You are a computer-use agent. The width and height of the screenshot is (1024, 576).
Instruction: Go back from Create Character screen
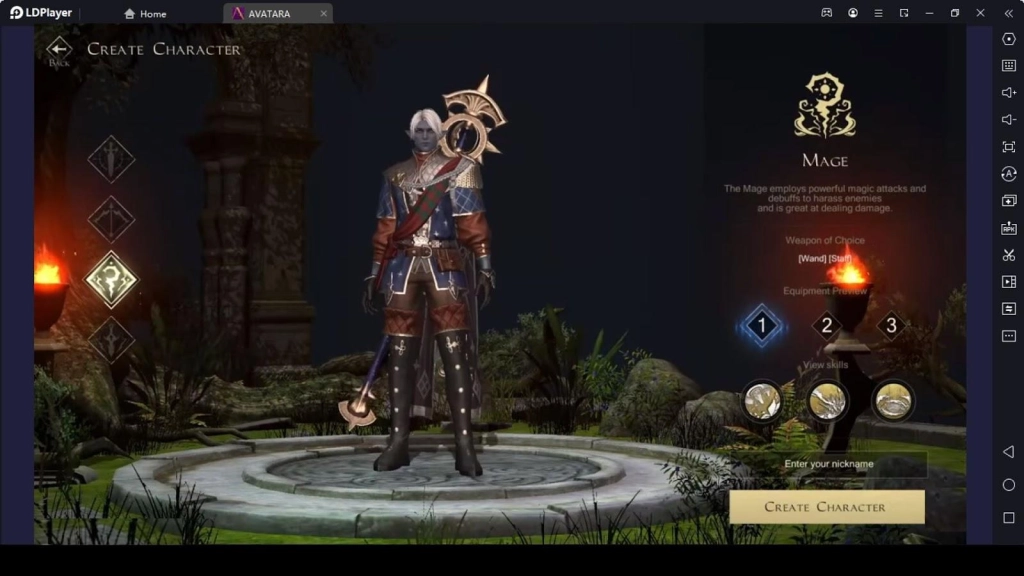pyautogui.click(x=59, y=50)
